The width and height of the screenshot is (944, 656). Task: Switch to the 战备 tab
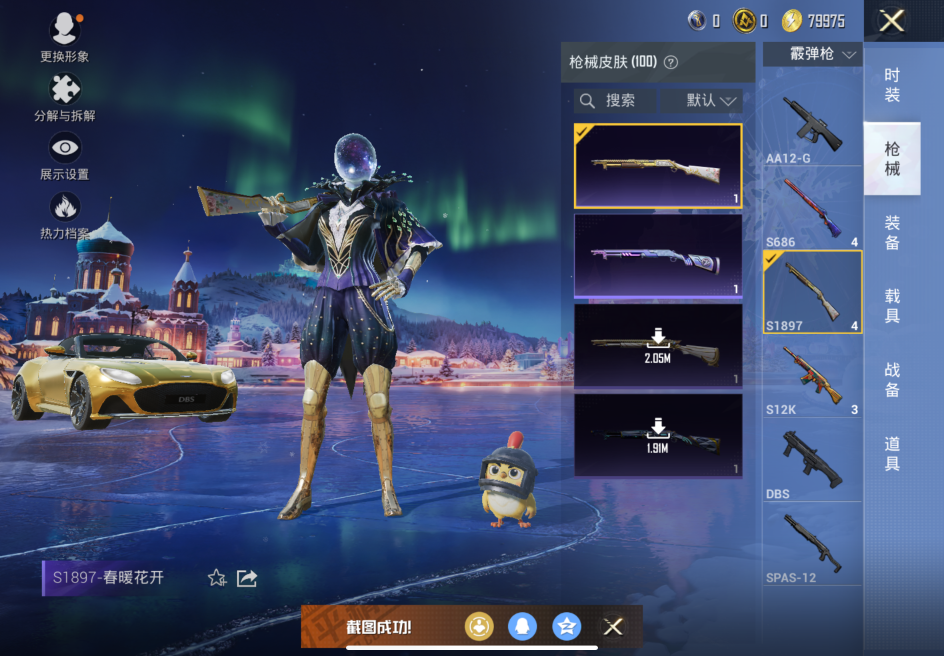click(892, 380)
